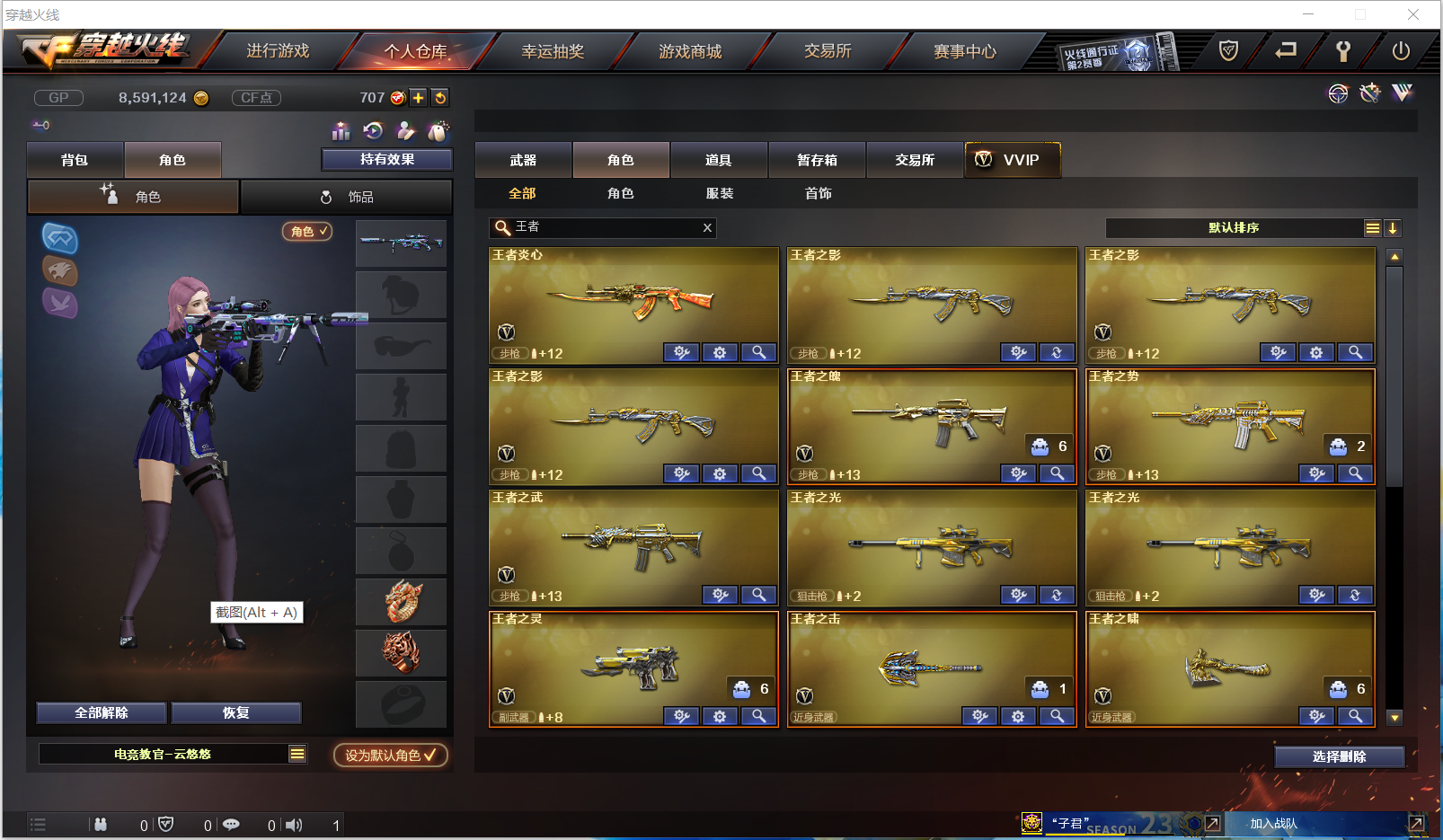Toggle the 持有效果 effects panel
1443x840 pixels.
[386, 159]
